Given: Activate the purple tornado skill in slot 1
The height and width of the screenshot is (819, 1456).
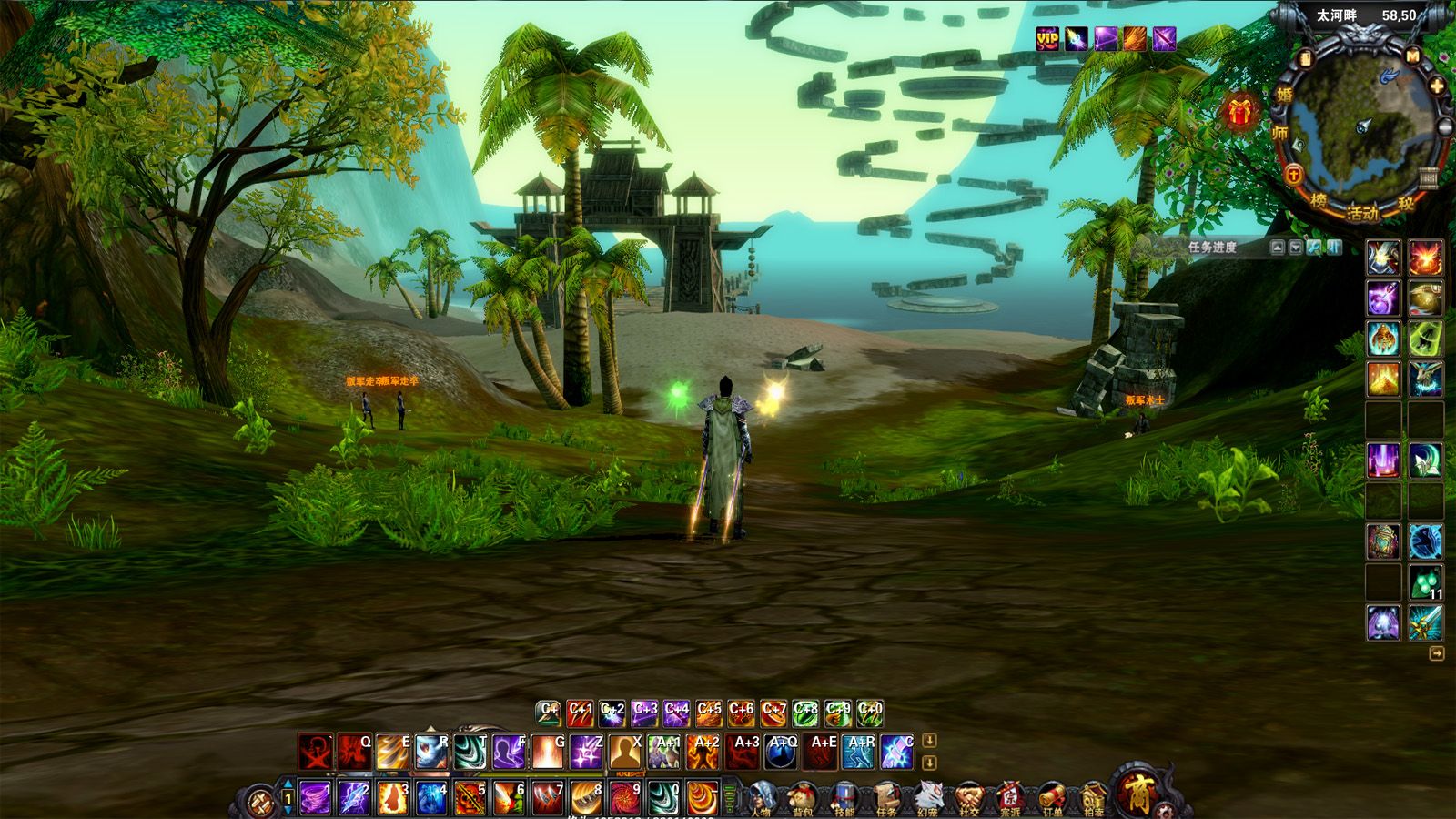Looking at the screenshot, I should (315, 798).
